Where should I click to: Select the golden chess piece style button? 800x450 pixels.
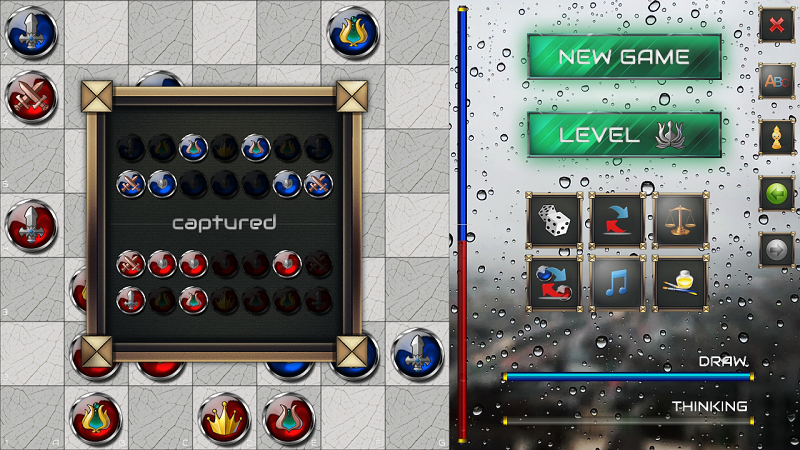[776, 137]
